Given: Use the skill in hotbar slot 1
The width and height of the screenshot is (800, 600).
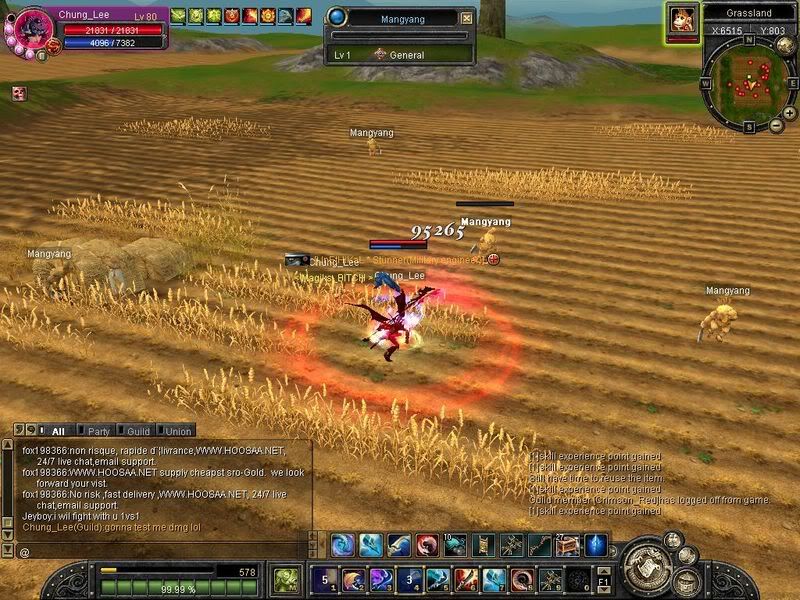Looking at the screenshot, I should click(x=323, y=579).
